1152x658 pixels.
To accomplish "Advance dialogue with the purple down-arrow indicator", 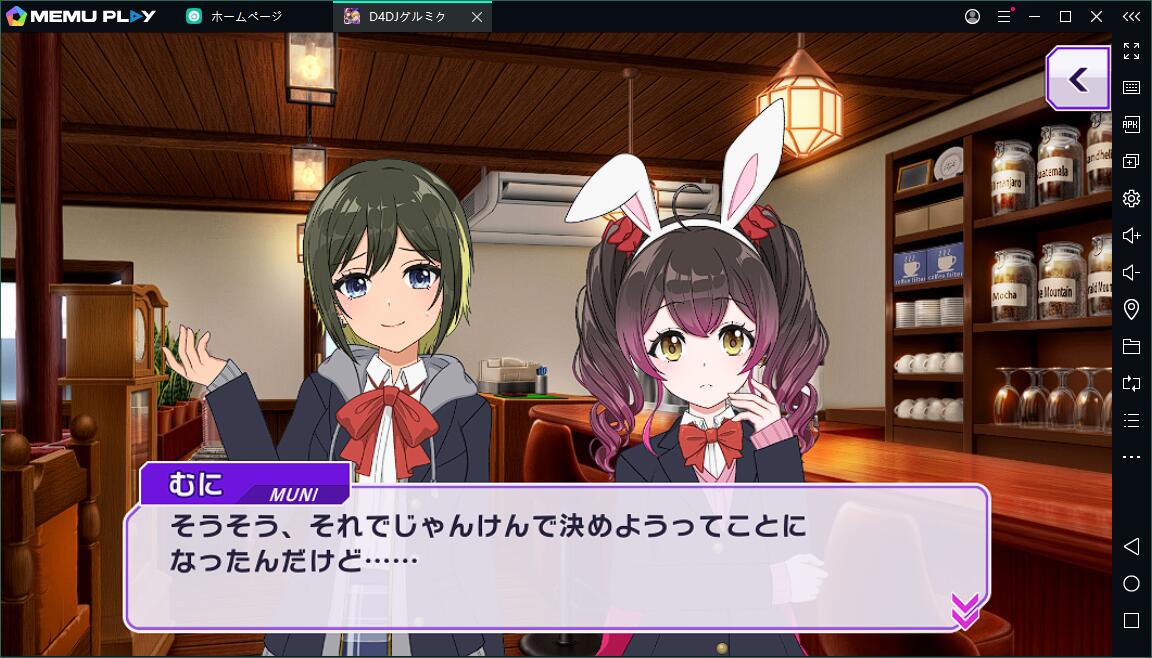I will point(964,609).
